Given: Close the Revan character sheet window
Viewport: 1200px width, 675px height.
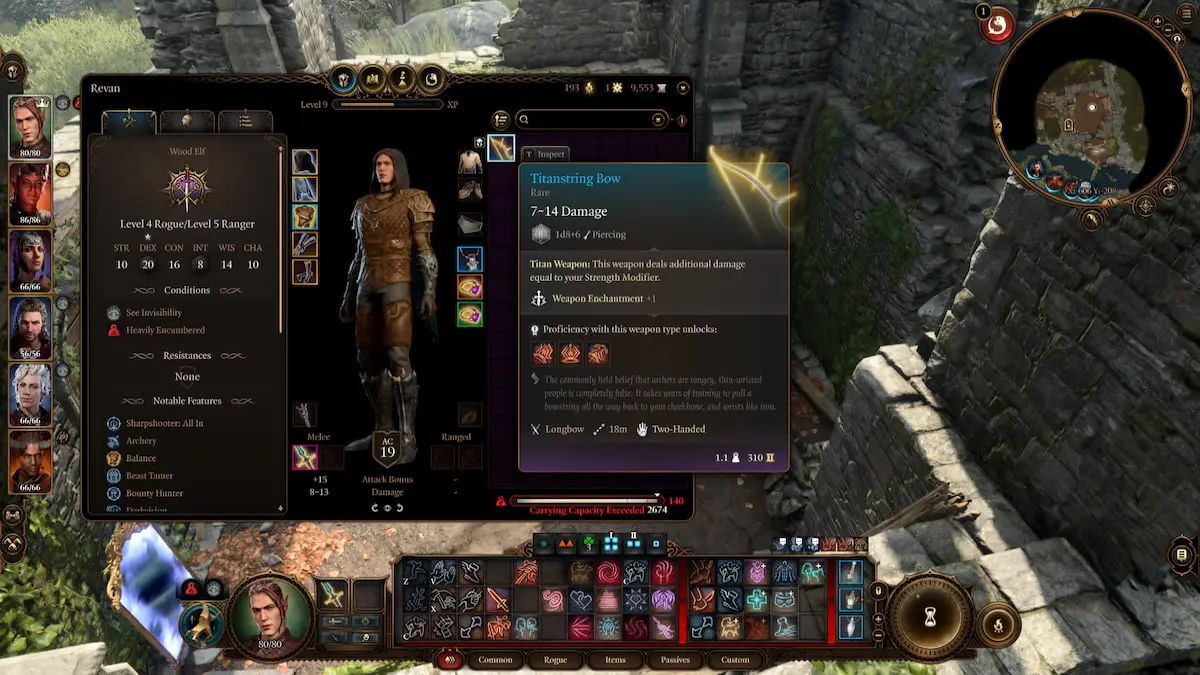Looking at the screenshot, I should click(683, 88).
